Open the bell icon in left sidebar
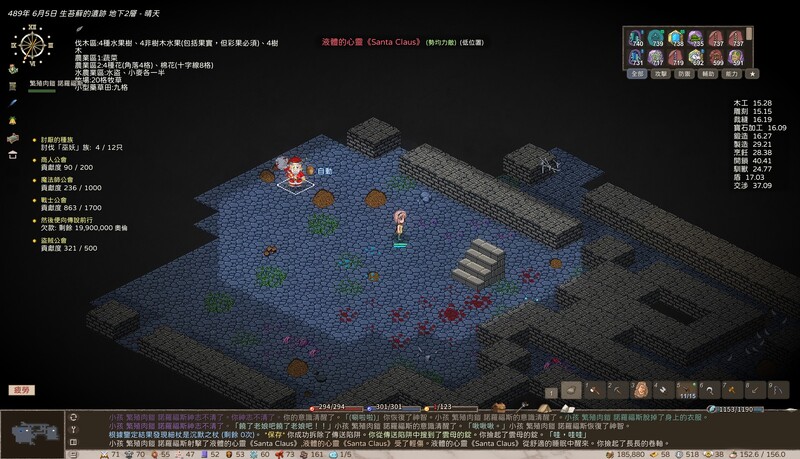Screen dimensions: 800x459 [x=13, y=120]
